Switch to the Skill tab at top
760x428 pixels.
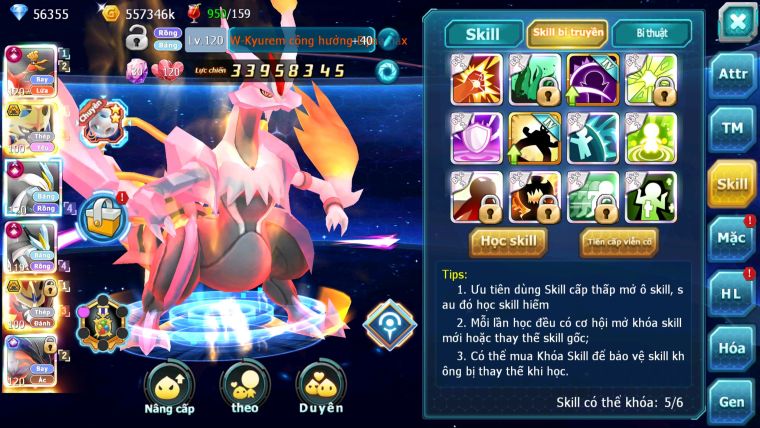tap(483, 33)
